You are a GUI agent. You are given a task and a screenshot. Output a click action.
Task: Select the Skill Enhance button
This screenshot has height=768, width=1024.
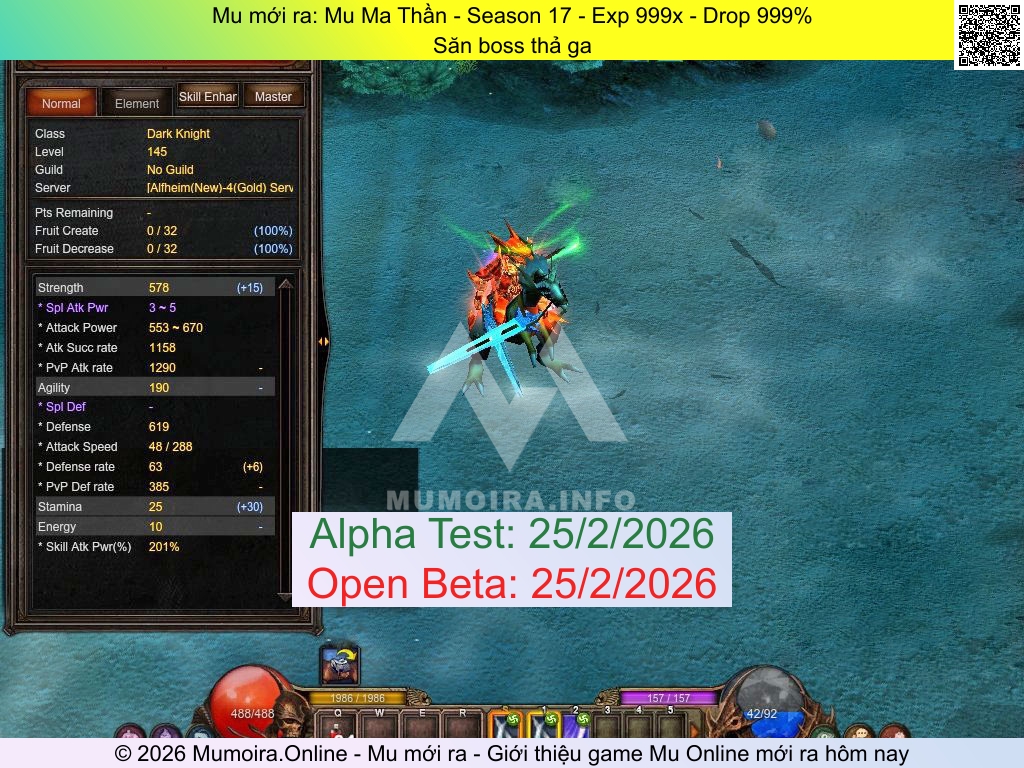(207, 97)
